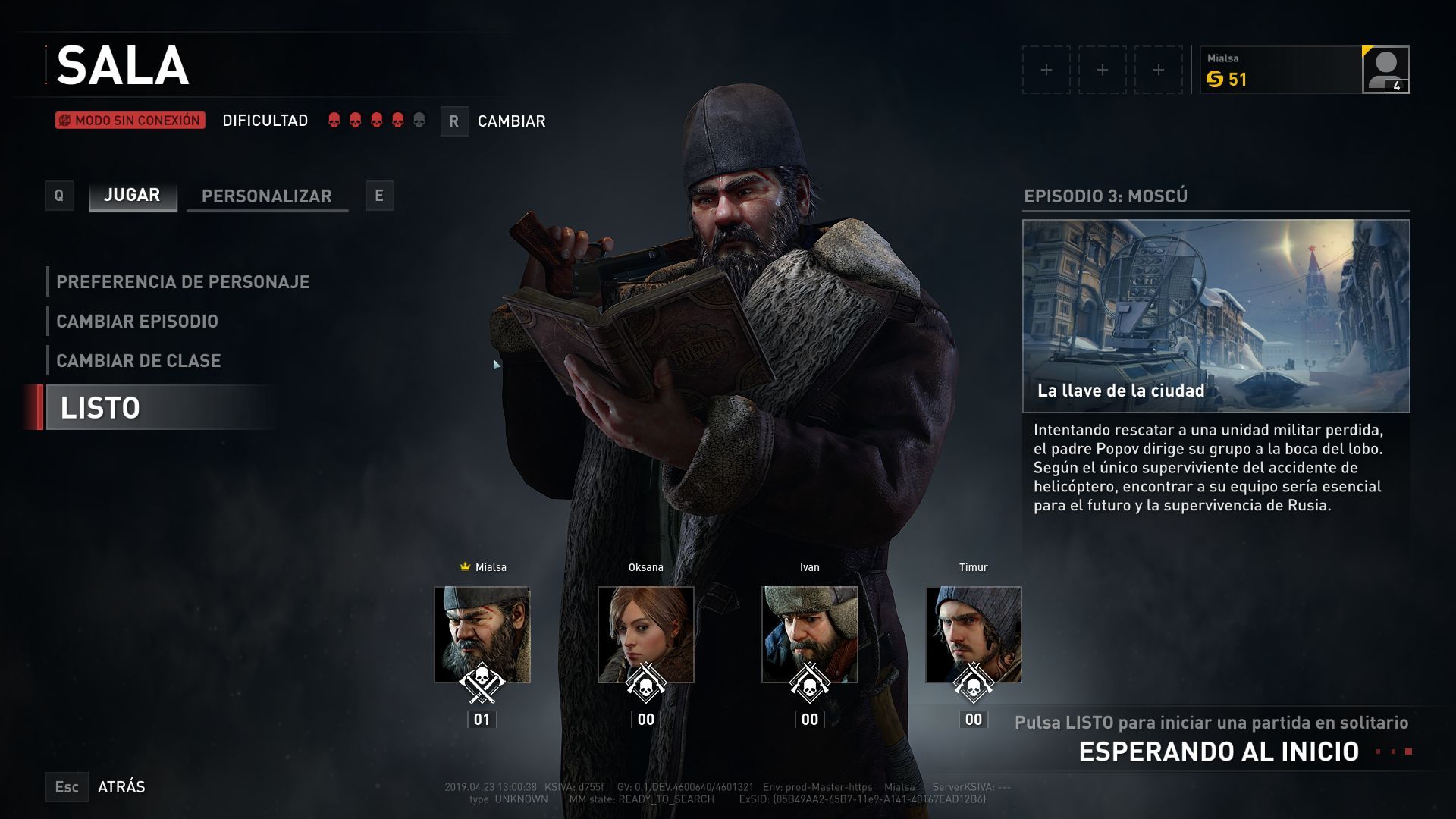Image resolution: width=1456 pixels, height=819 pixels.
Task: Select Oksana's character portrait
Action: pyautogui.click(x=646, y=634)
